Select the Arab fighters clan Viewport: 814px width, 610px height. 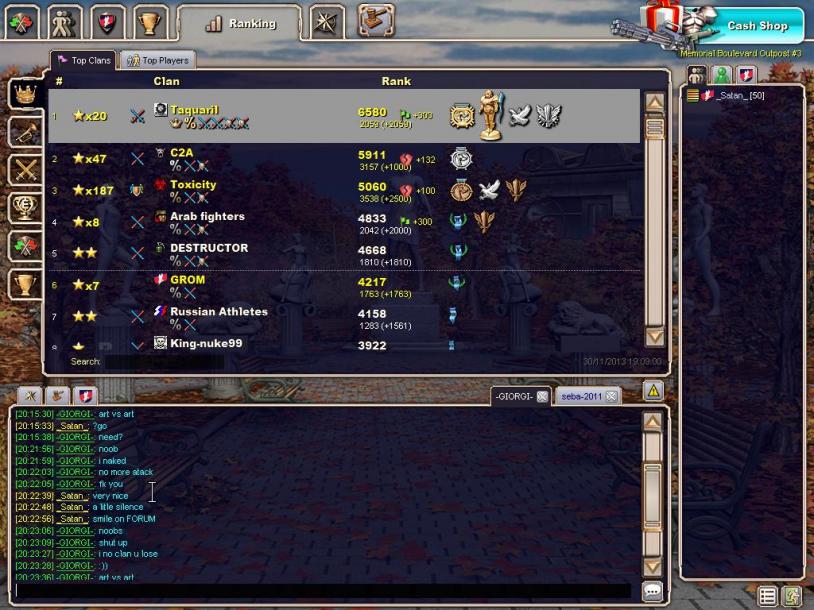[207, 217]
